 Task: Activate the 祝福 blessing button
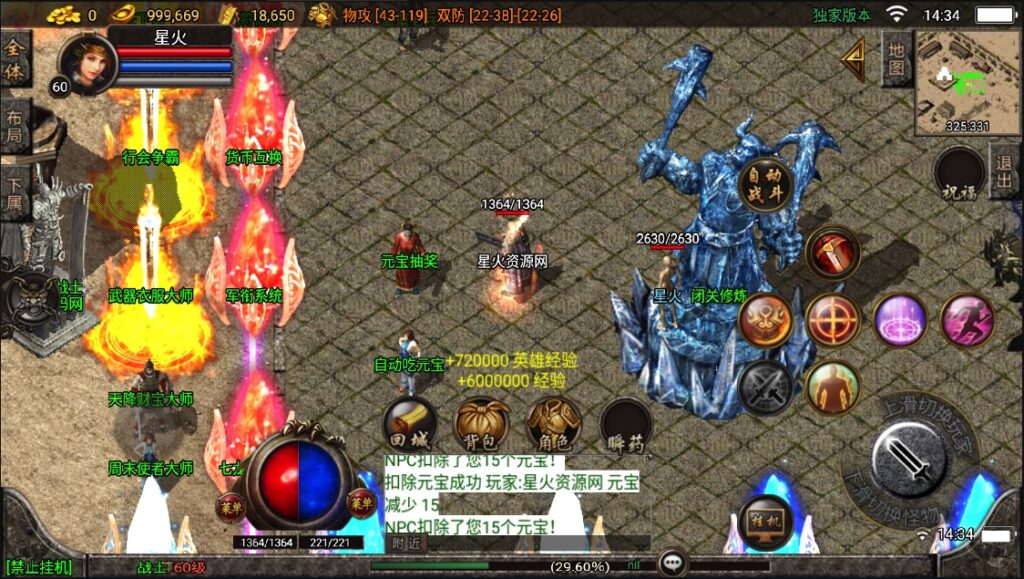click(960, 174)
